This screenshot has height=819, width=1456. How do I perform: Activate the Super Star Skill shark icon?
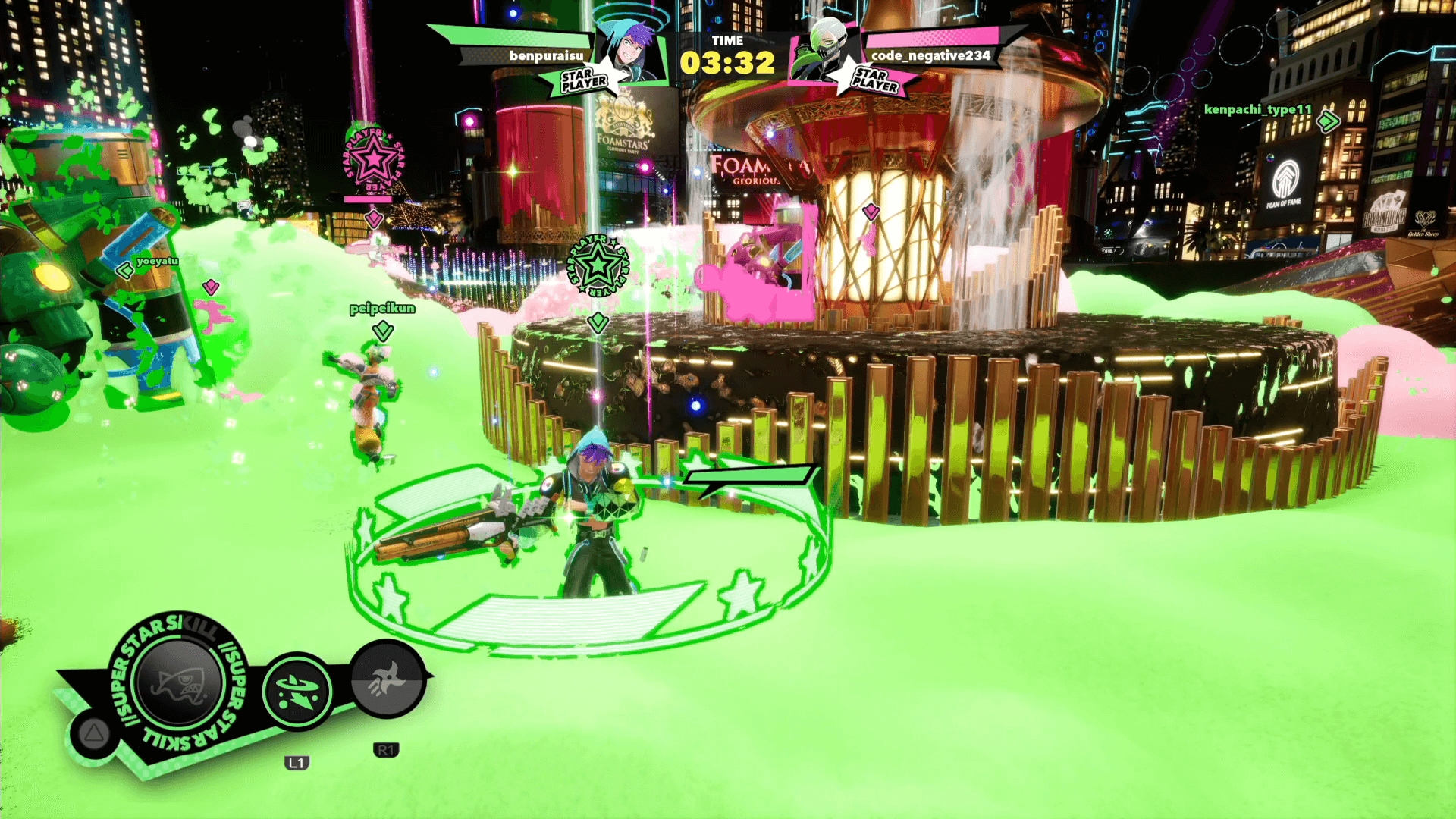click(x=179, y=682)
